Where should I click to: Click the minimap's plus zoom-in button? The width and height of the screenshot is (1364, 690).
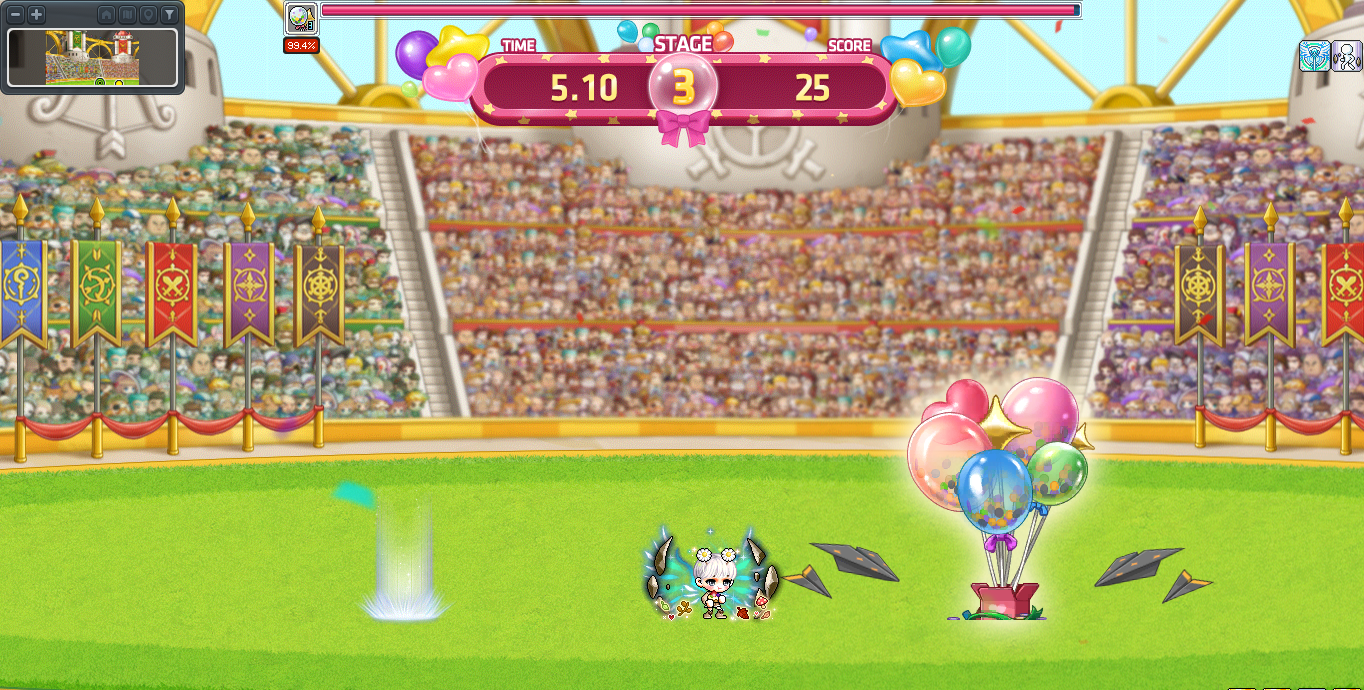point(36,15)
